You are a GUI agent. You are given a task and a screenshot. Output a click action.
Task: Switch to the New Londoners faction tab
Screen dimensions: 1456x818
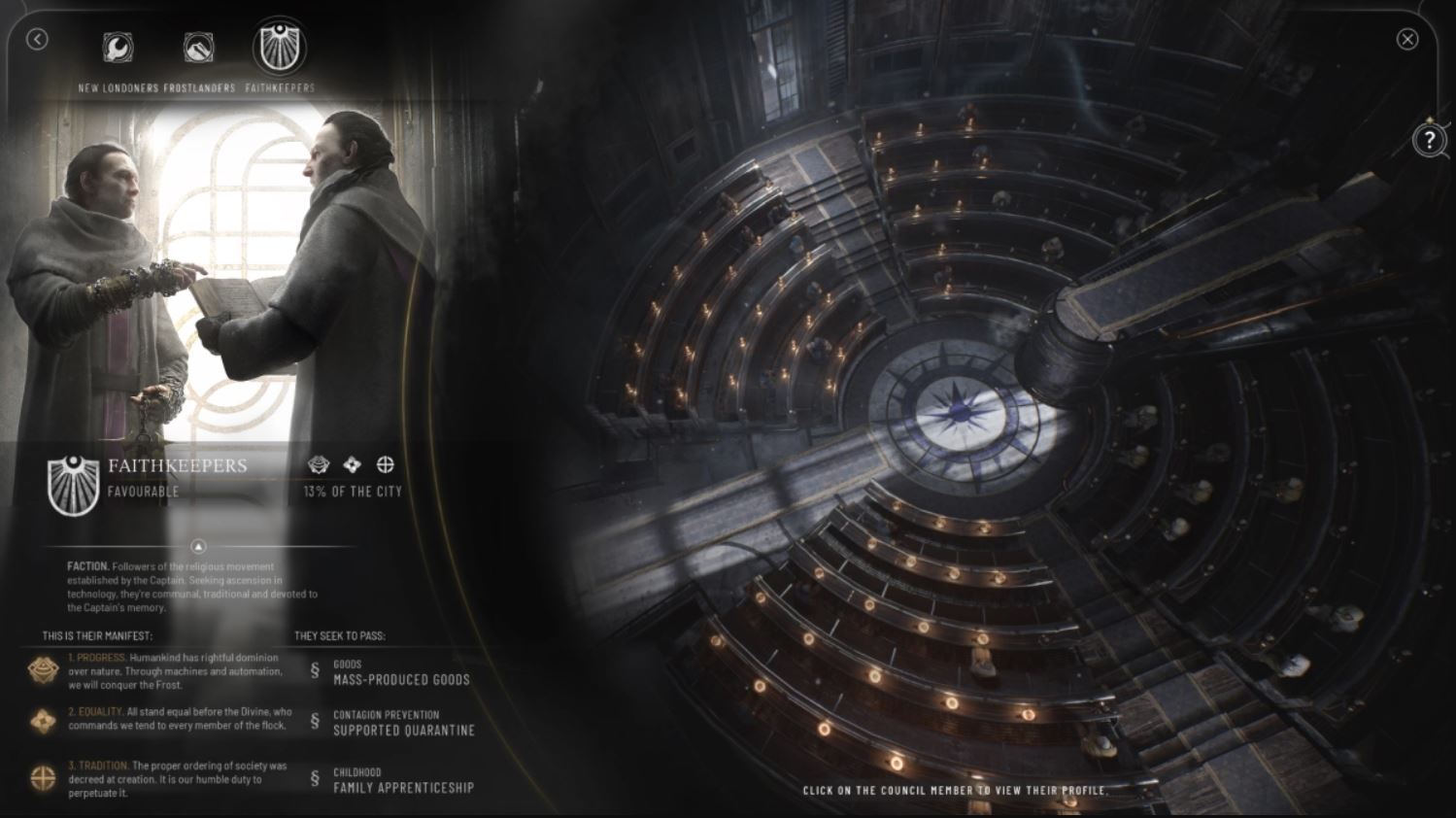(x=119, y=49)
